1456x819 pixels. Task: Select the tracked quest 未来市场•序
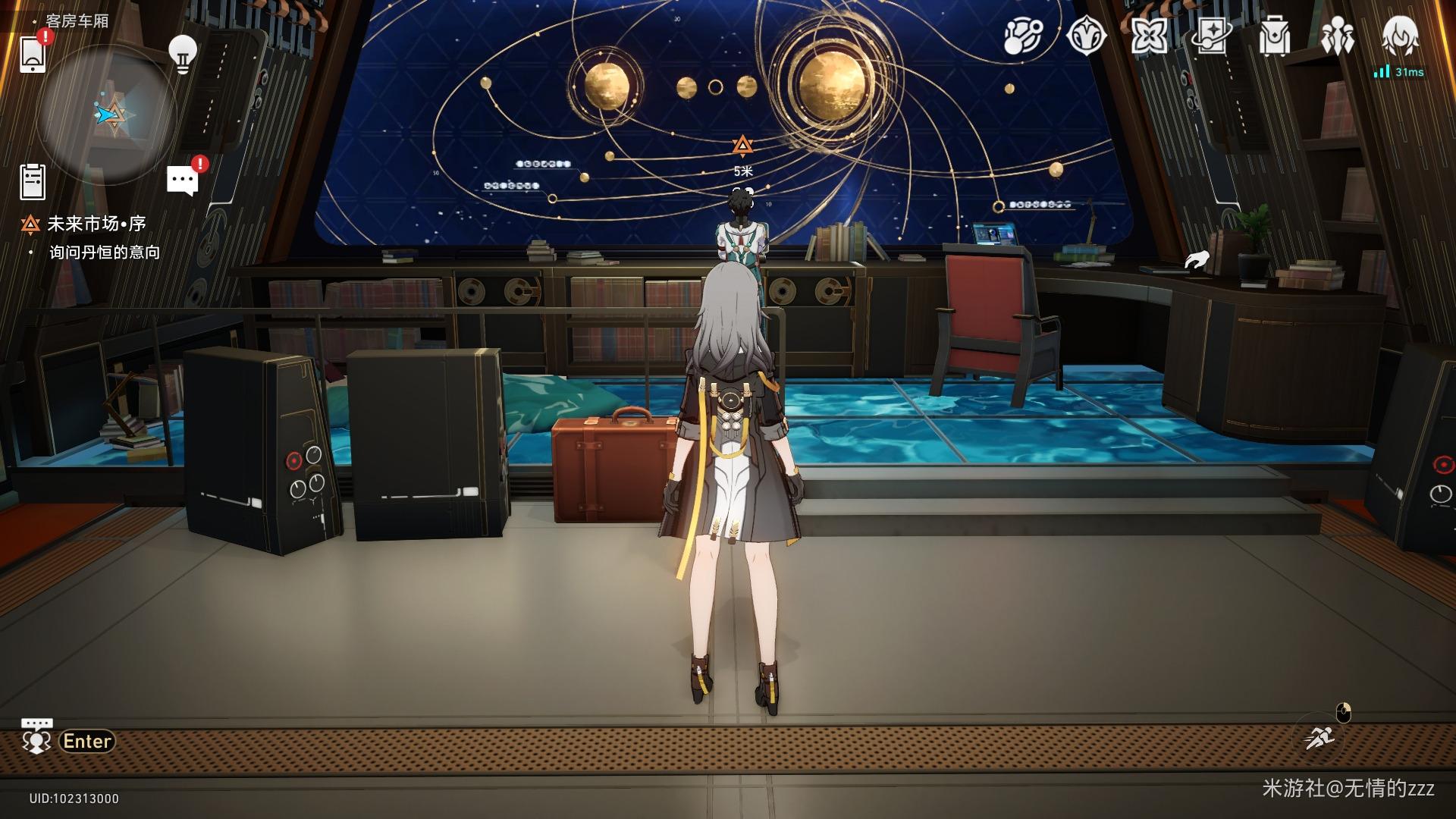tap(96, 224)
